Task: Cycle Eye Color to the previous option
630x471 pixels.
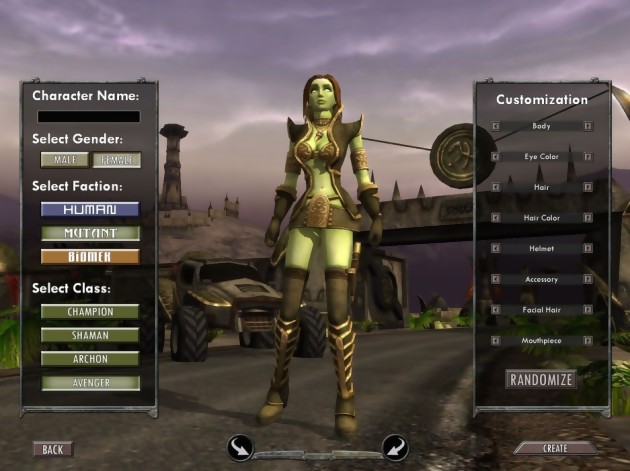Action: click(x=495, y=157)
